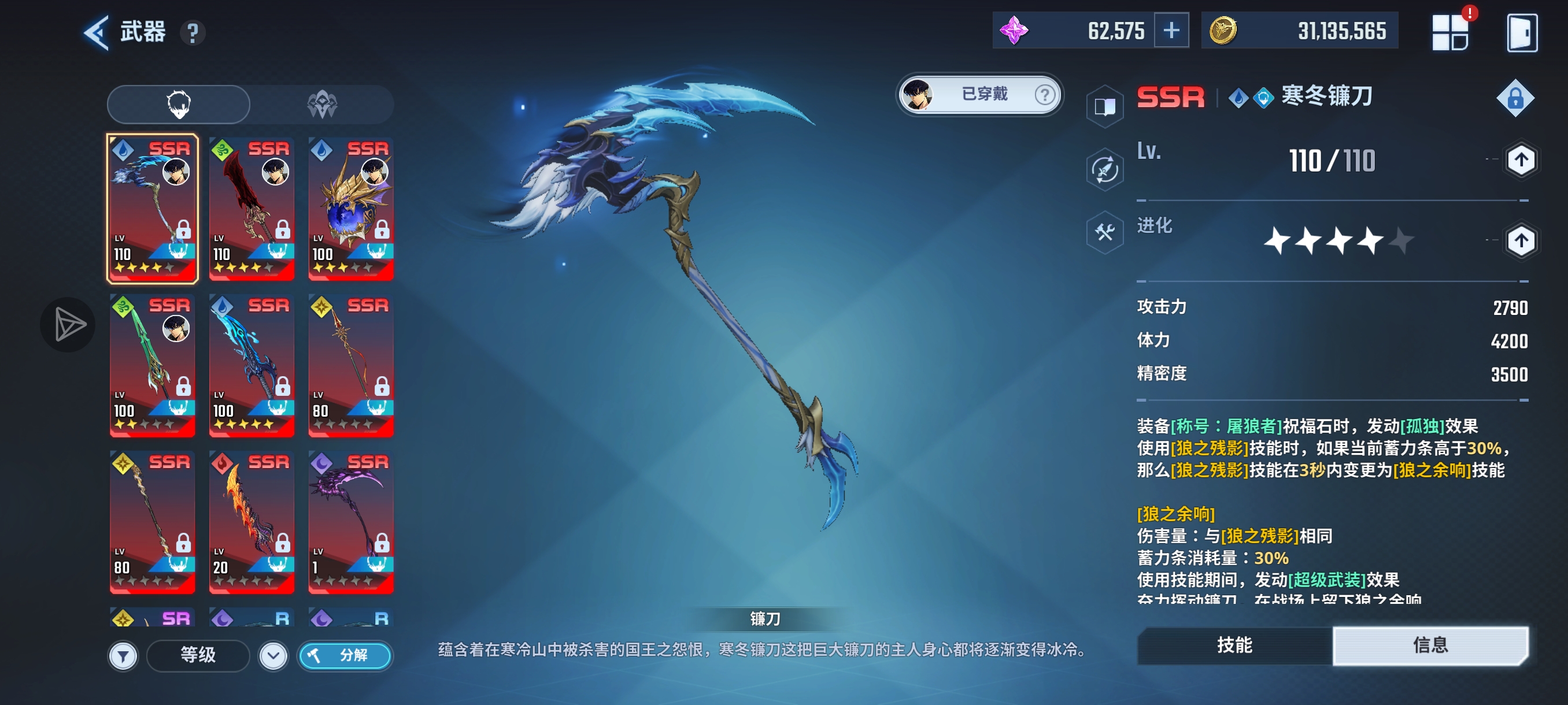Open the help question mark beside 武器
The image size is (1568, 705).
click(193, 33)
